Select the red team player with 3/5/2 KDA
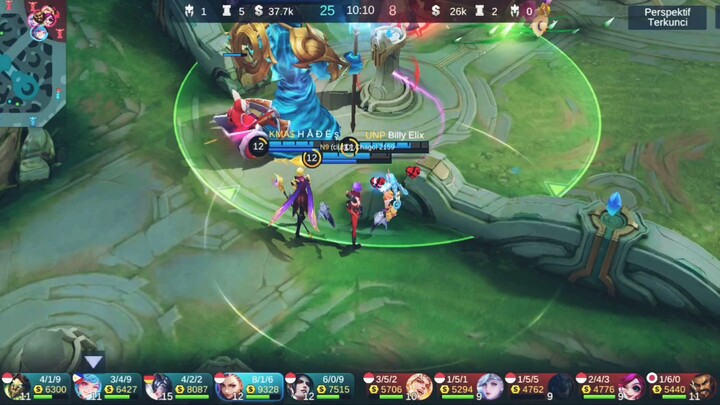The height and width of the screenshot is (405, 720). pos(398,386)
